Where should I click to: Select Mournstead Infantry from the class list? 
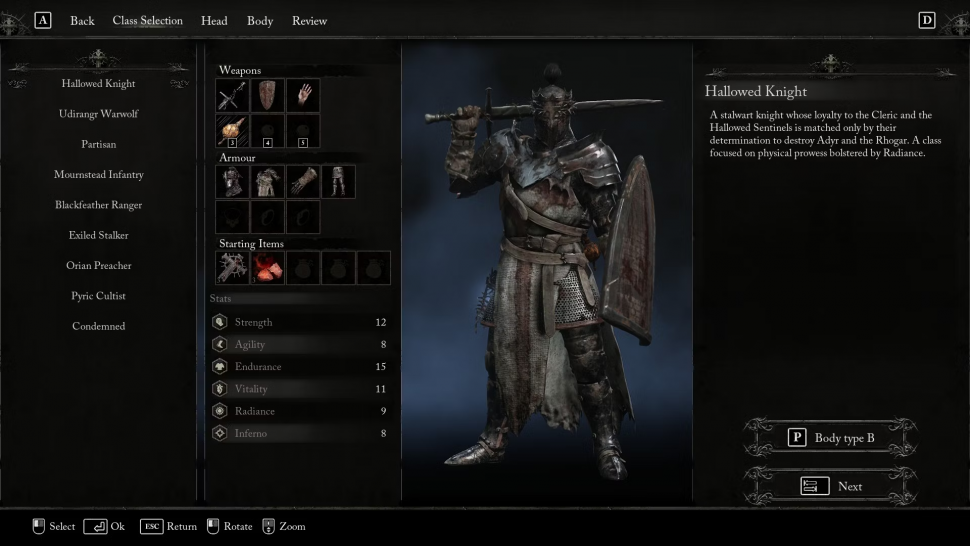98,175
